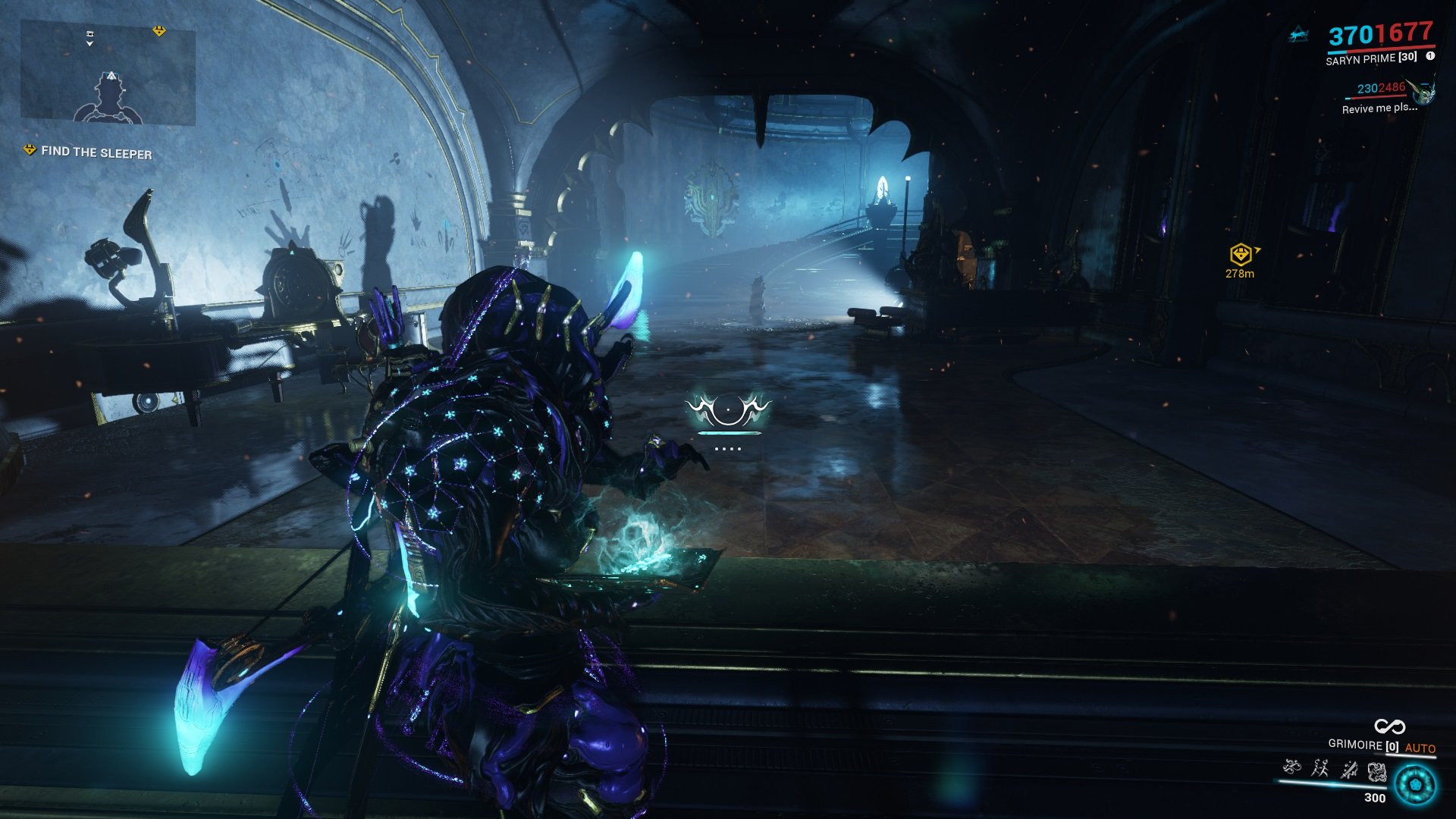Click the teammate Necramech portrait icon
The image size is (1456, 819).
pyautogui.click(x=1424, y=93)
